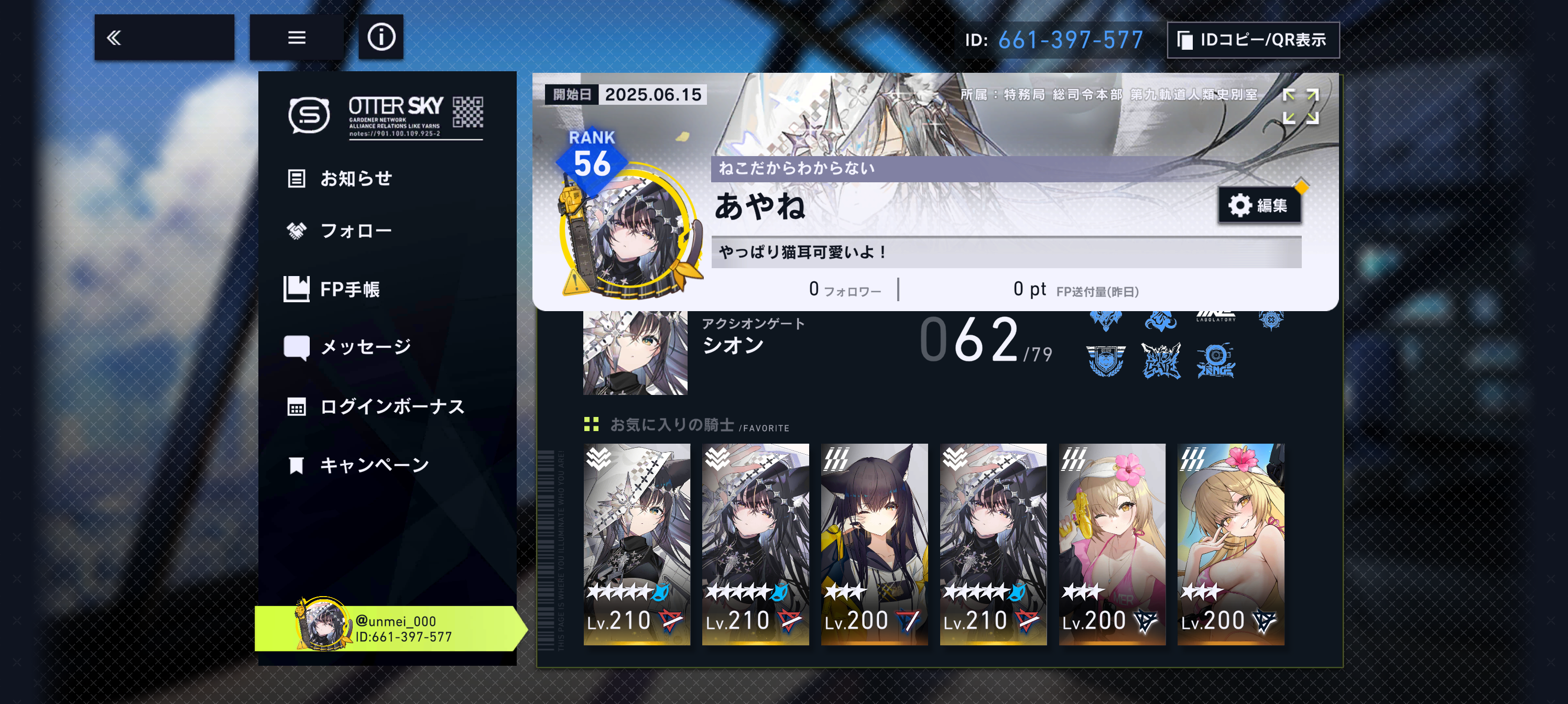Choose the cat-eared Lv.200 favorite knight card
This screenshot has height=704, width=1568.
[874, 544]
